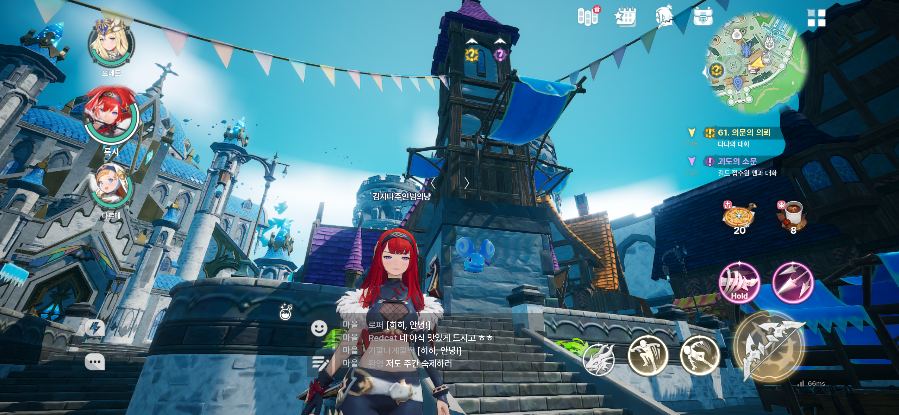The height and width of the screenshot is (415, 899).
Task: Open the calendar events icon
Action: click(x=626, y=16)
